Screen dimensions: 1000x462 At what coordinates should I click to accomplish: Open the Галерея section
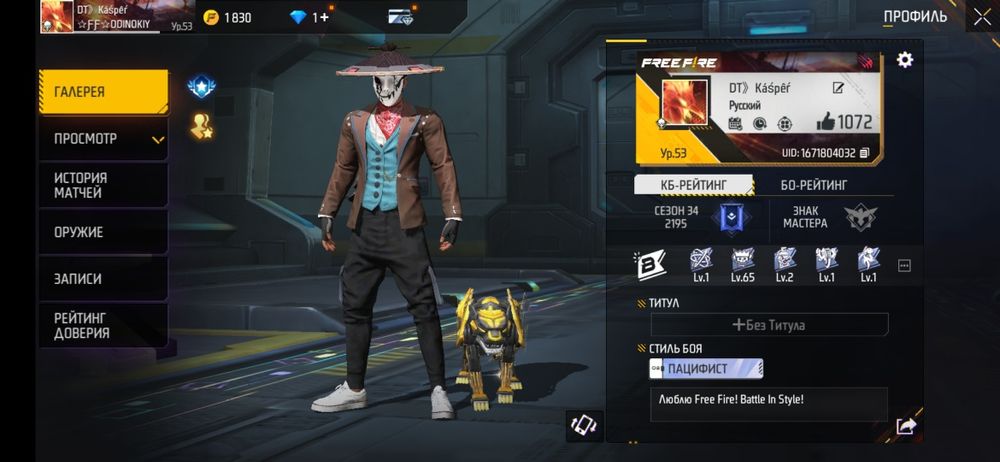coord(103,92)
